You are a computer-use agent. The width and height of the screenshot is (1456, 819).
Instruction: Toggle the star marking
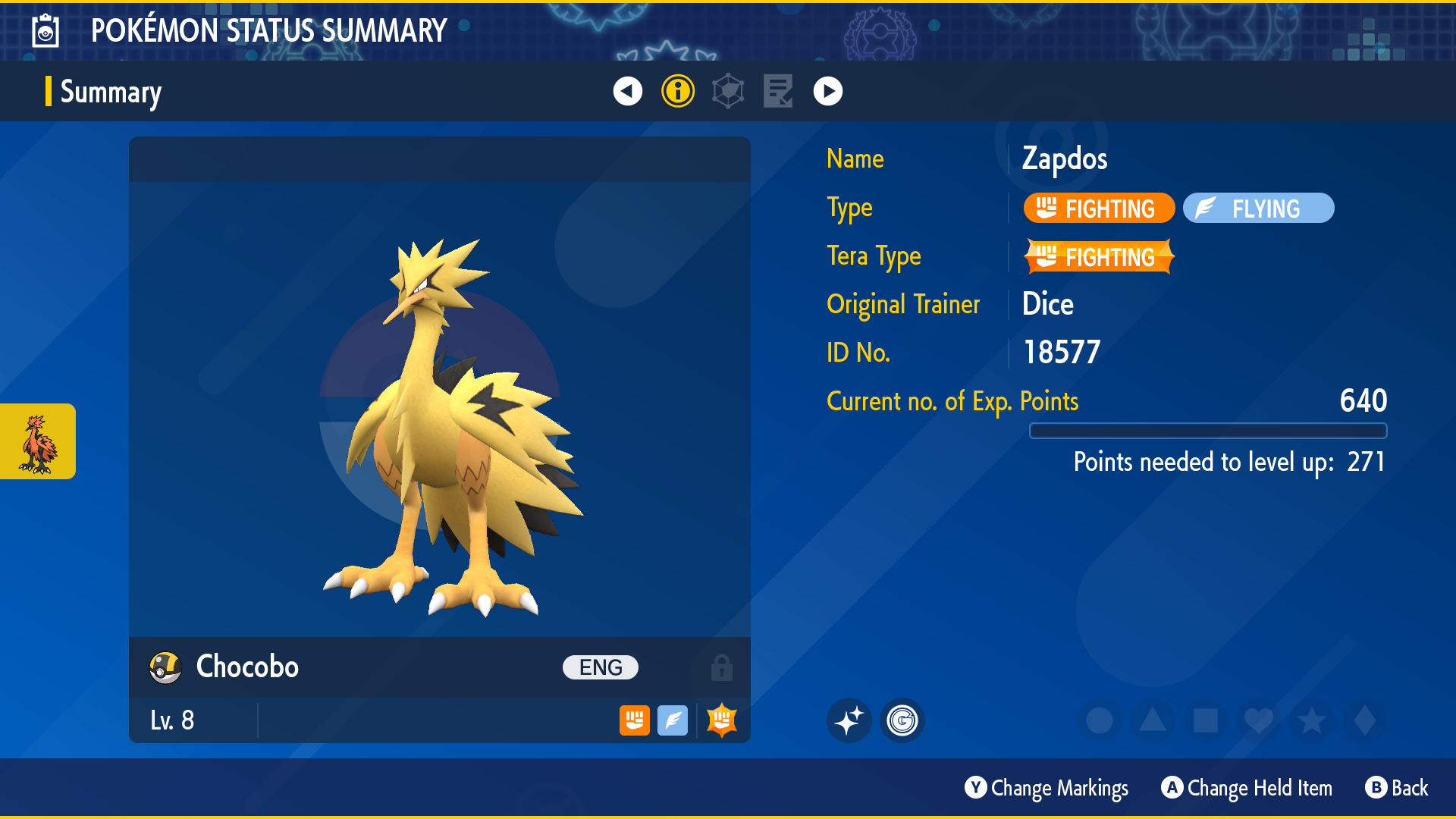(1311, 720)
